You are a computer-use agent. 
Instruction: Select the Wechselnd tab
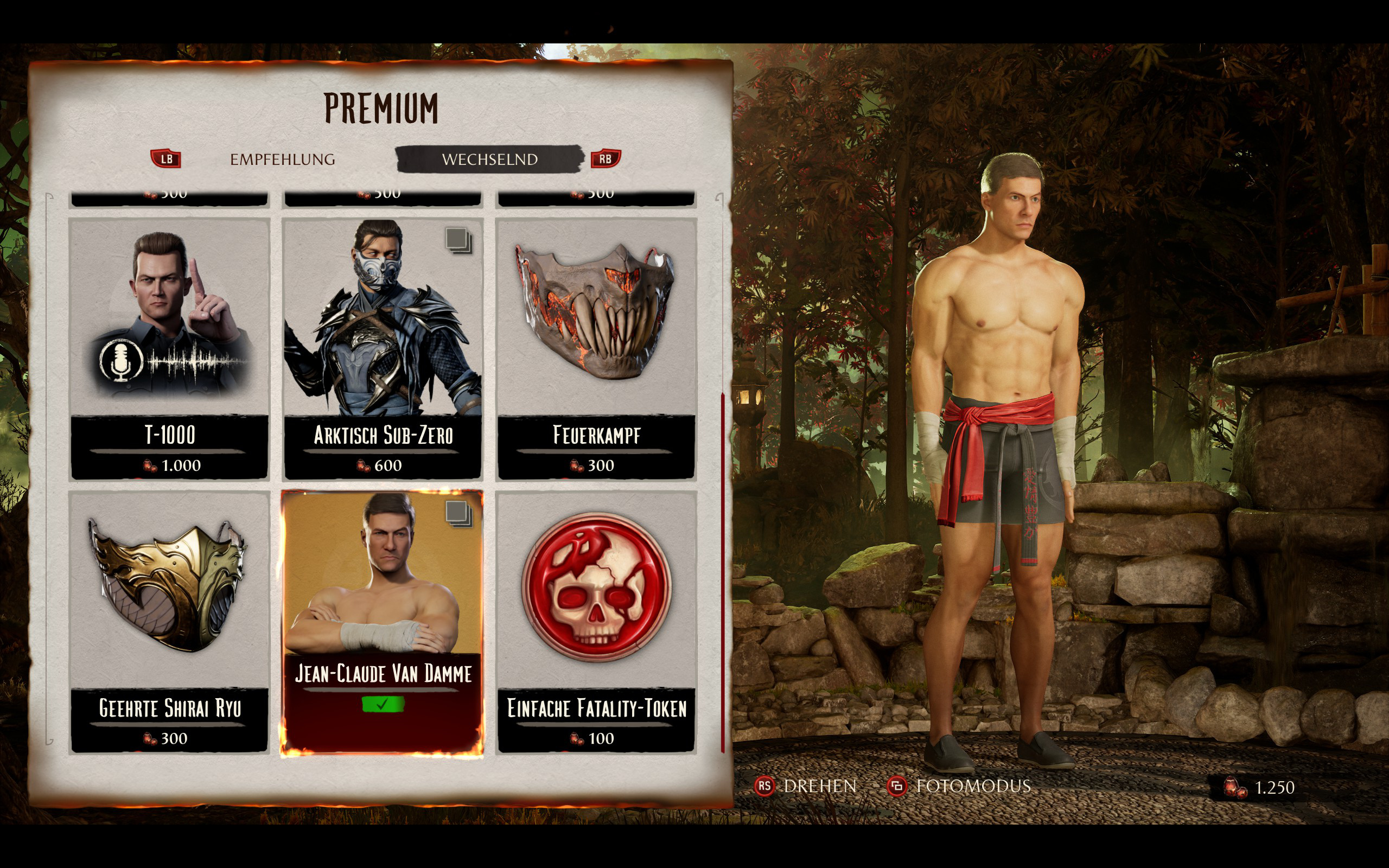coord(489,159)
